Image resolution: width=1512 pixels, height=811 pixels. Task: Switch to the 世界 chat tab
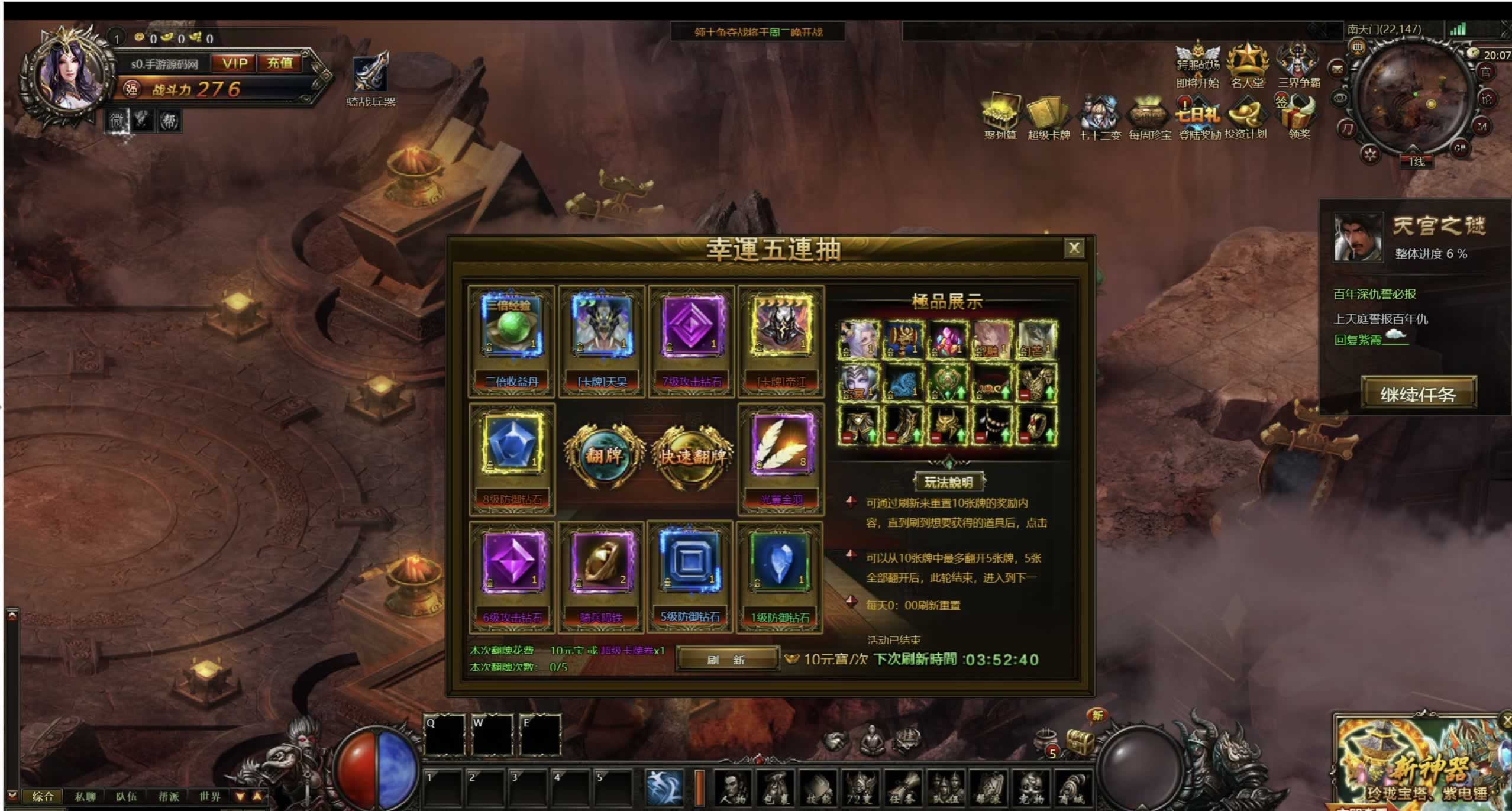tap(209, 796)
